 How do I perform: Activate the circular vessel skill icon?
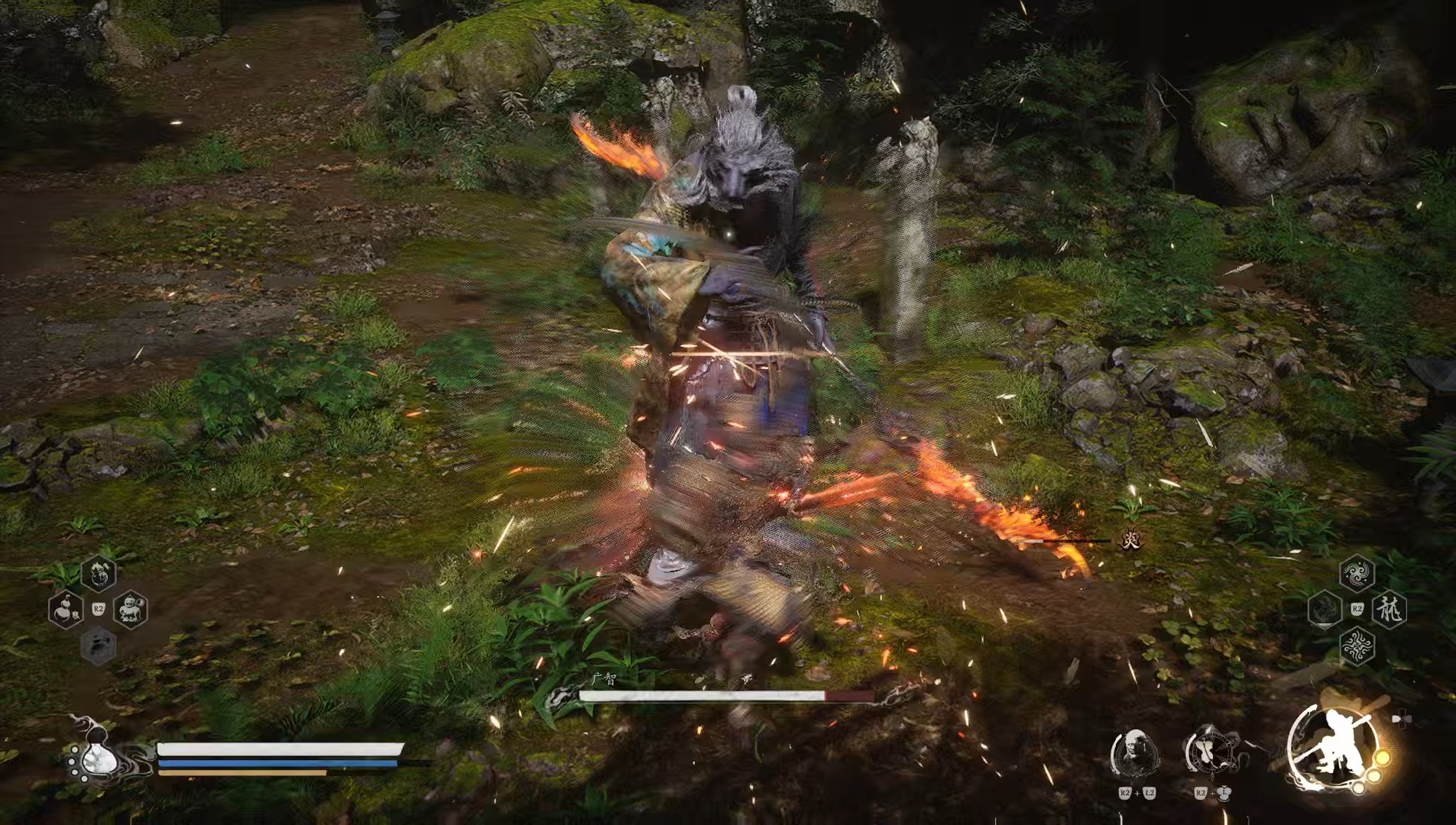[x=1211, y=752]
